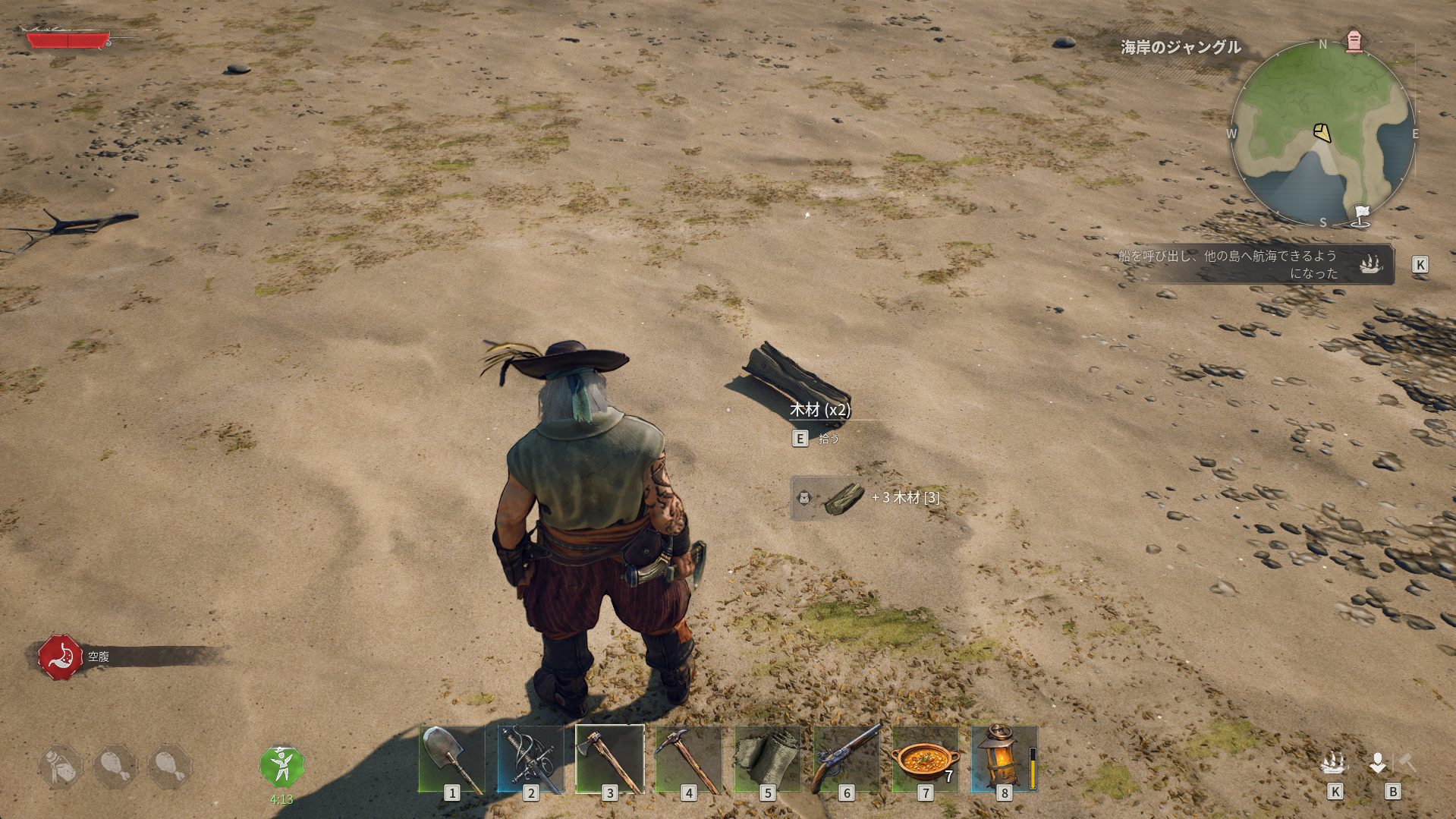This screenshot has height=819, width=1456.
Task: Click the pink gravestone marker on minimap
Action: point(1354,41)
